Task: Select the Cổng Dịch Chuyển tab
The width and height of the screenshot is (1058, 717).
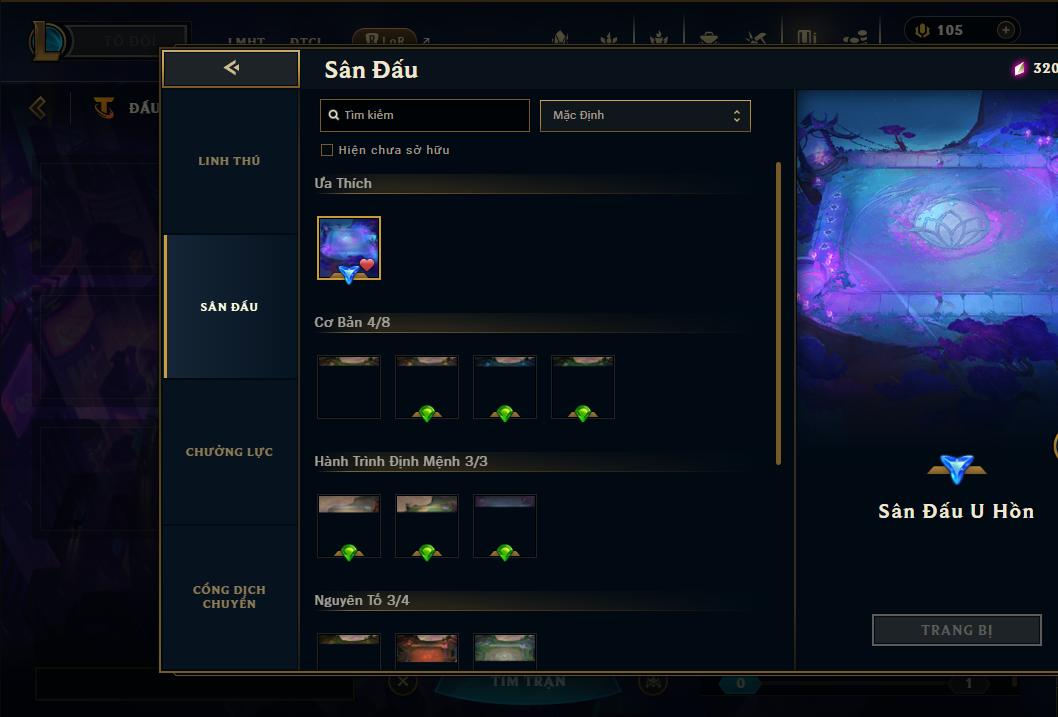Action: pyautogui.click(x=229, y=597)
